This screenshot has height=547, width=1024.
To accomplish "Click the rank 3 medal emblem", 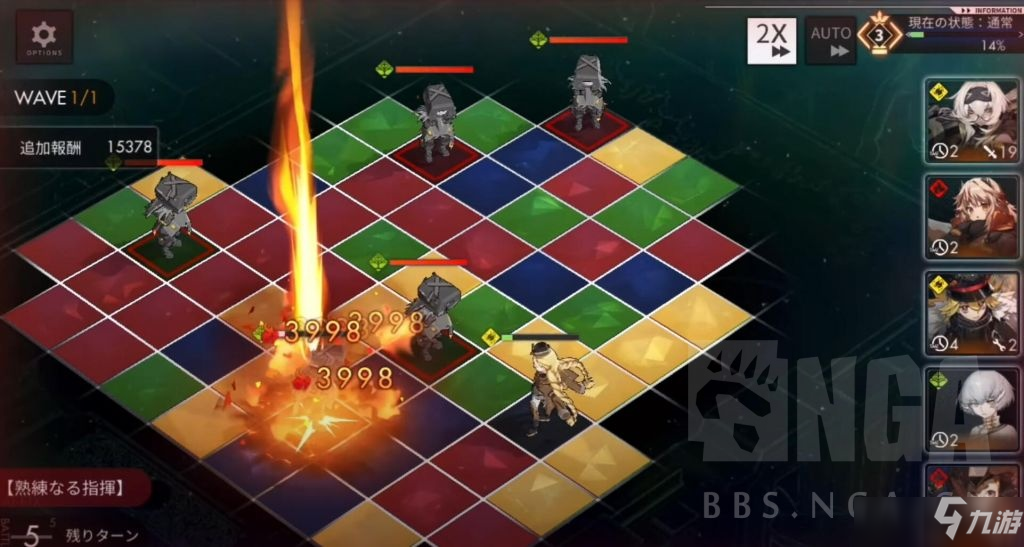I will [x=880, y=36].
